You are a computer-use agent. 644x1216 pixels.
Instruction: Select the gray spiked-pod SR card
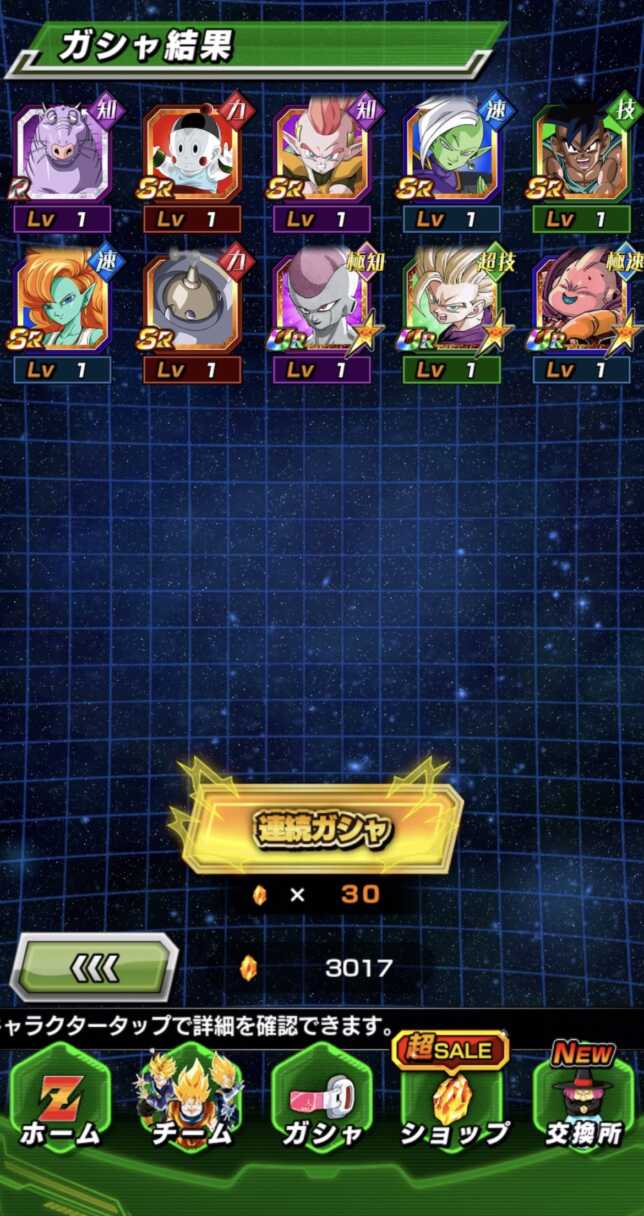pos(192,302)
